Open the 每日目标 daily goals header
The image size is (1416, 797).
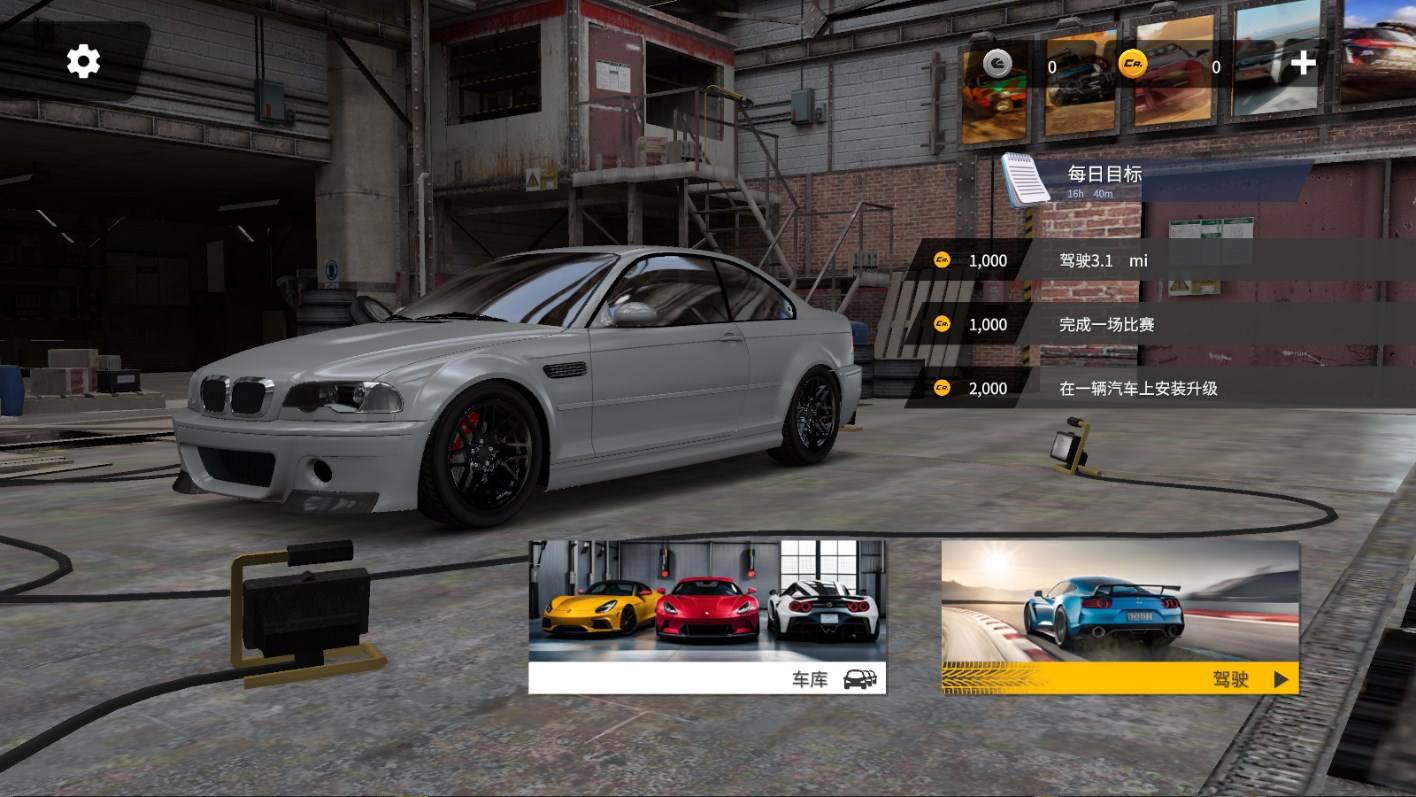1104,174
